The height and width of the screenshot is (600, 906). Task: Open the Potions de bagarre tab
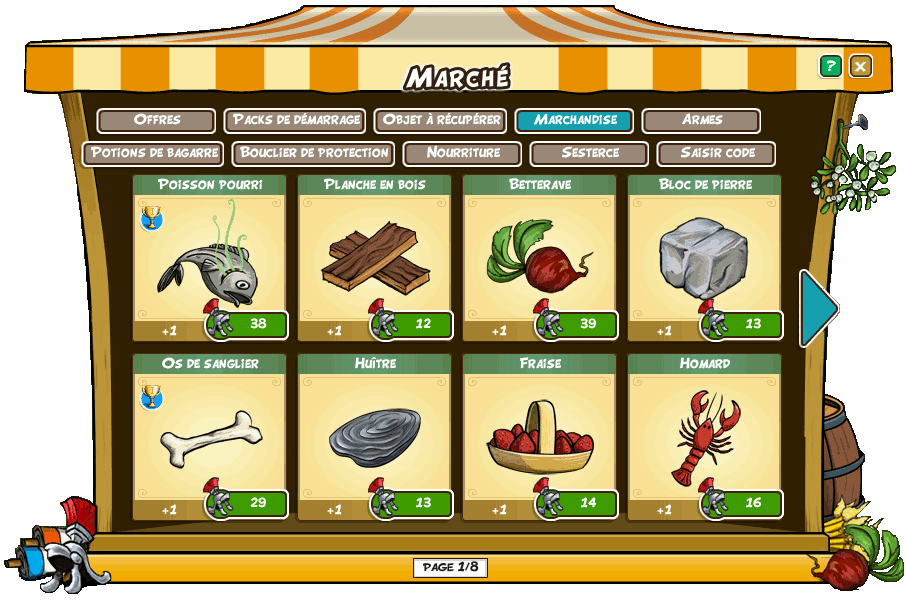pos(154,153)
